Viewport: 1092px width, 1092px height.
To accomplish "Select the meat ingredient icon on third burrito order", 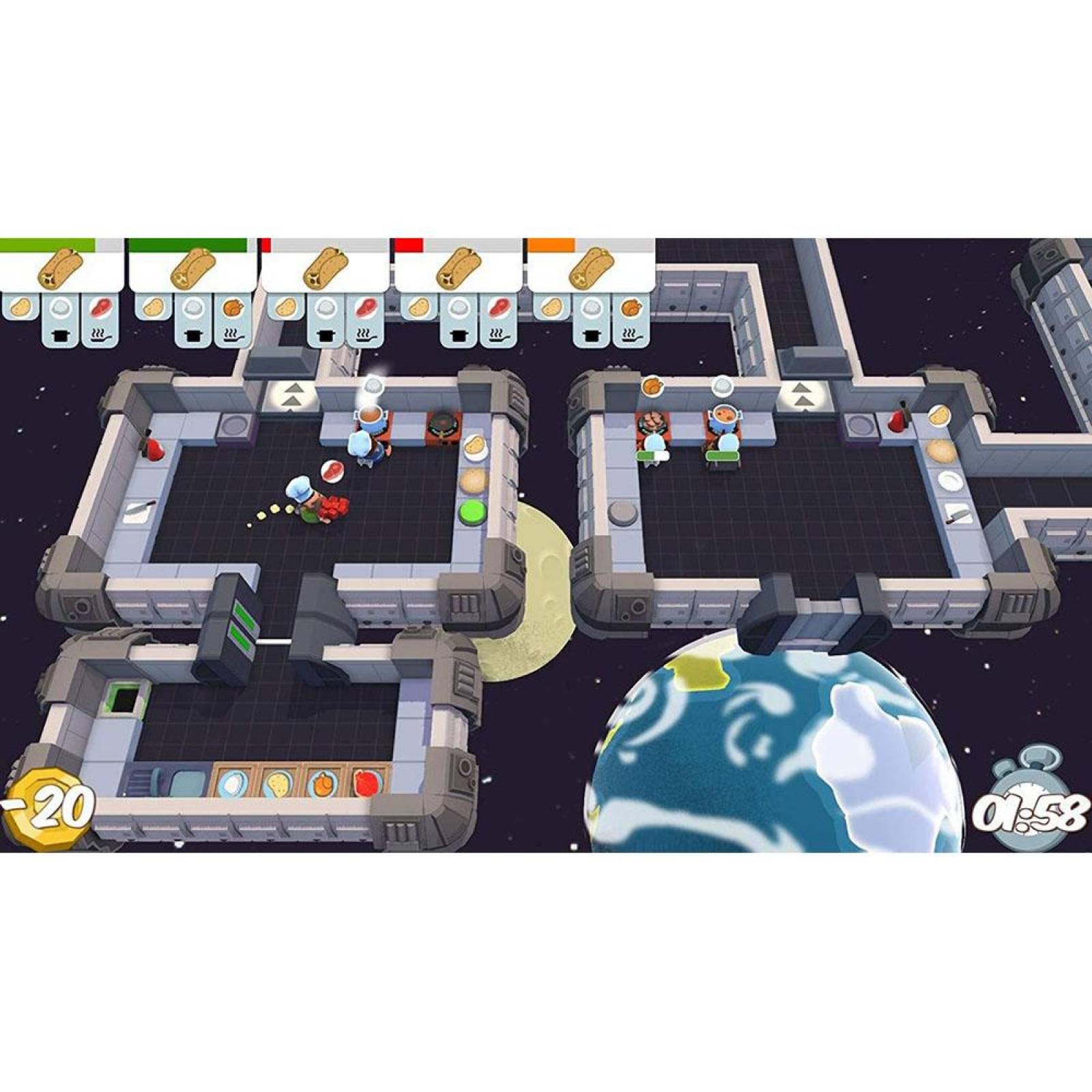I will (367, 308).
